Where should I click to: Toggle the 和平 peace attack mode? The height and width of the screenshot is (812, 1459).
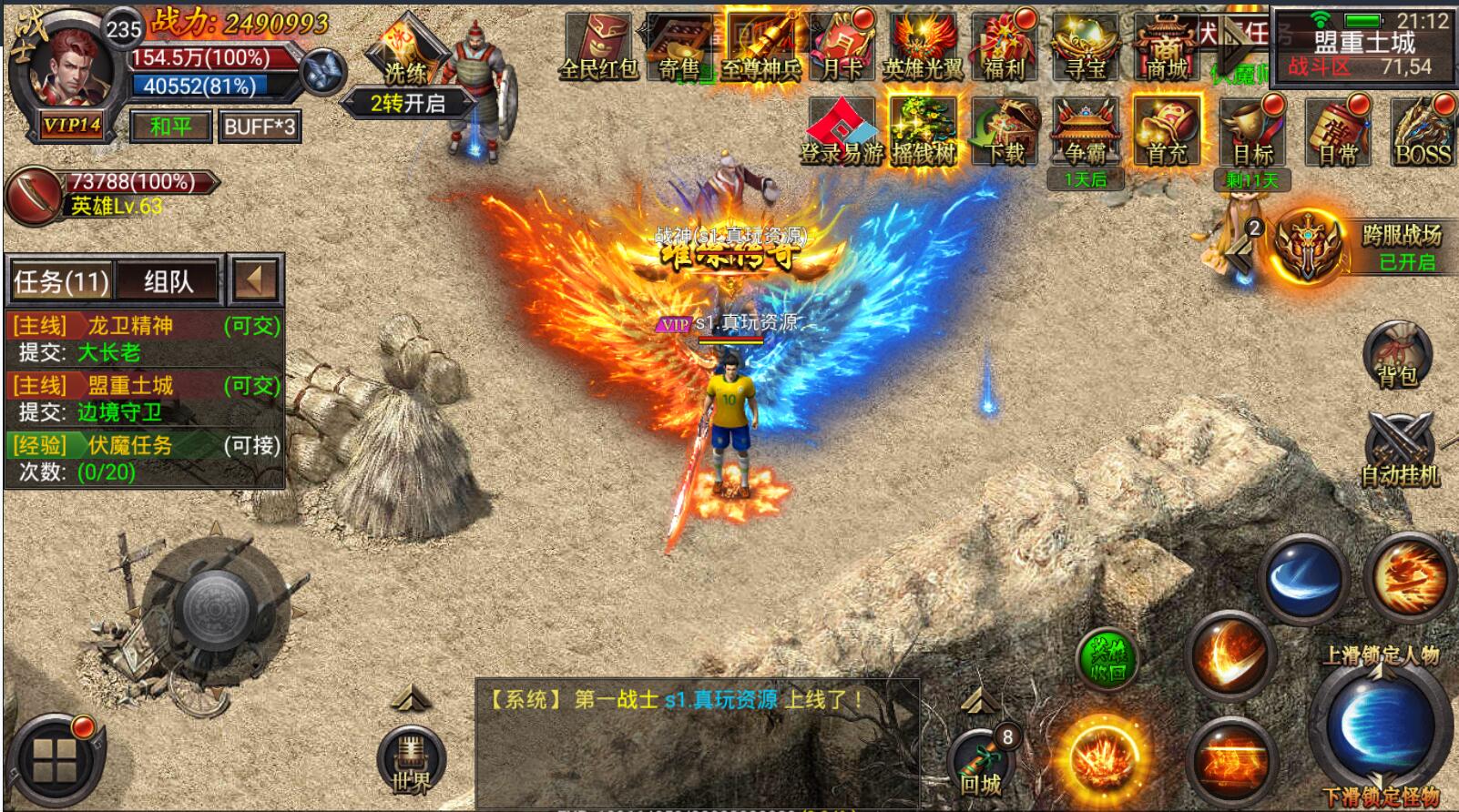tap(170, 127)
